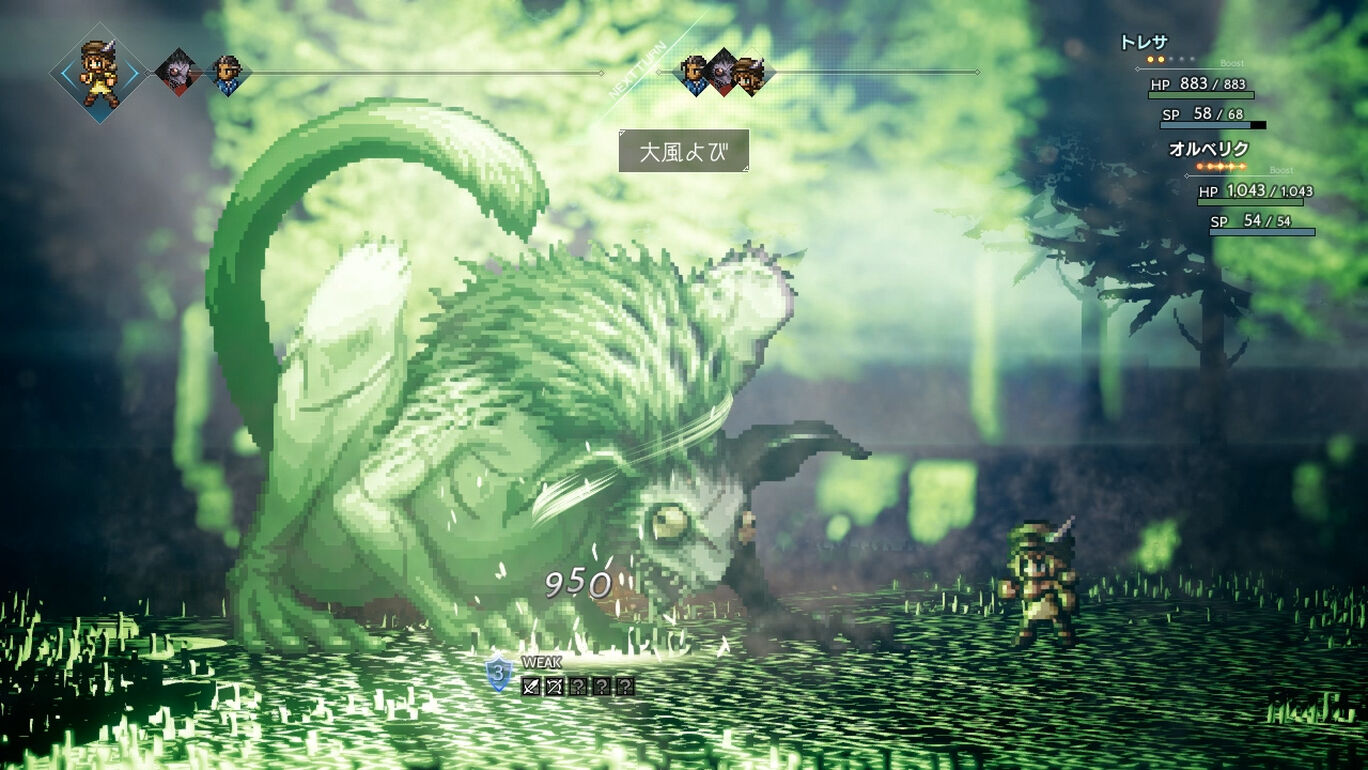The width and height of the screenshot is (1368, 770).
Task: Toggle Olberic's max Boost indicator
Action: point(1242,166)
